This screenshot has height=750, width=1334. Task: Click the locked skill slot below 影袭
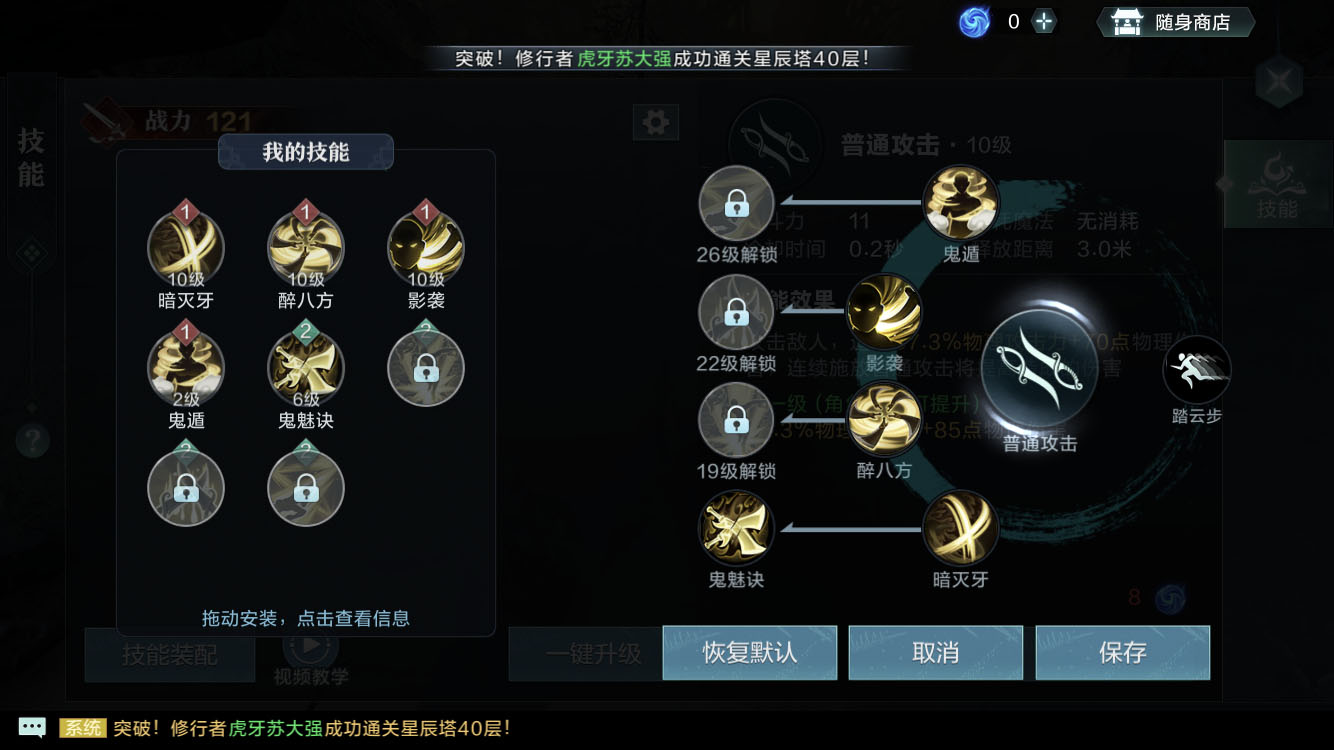[x=426, y=367]
